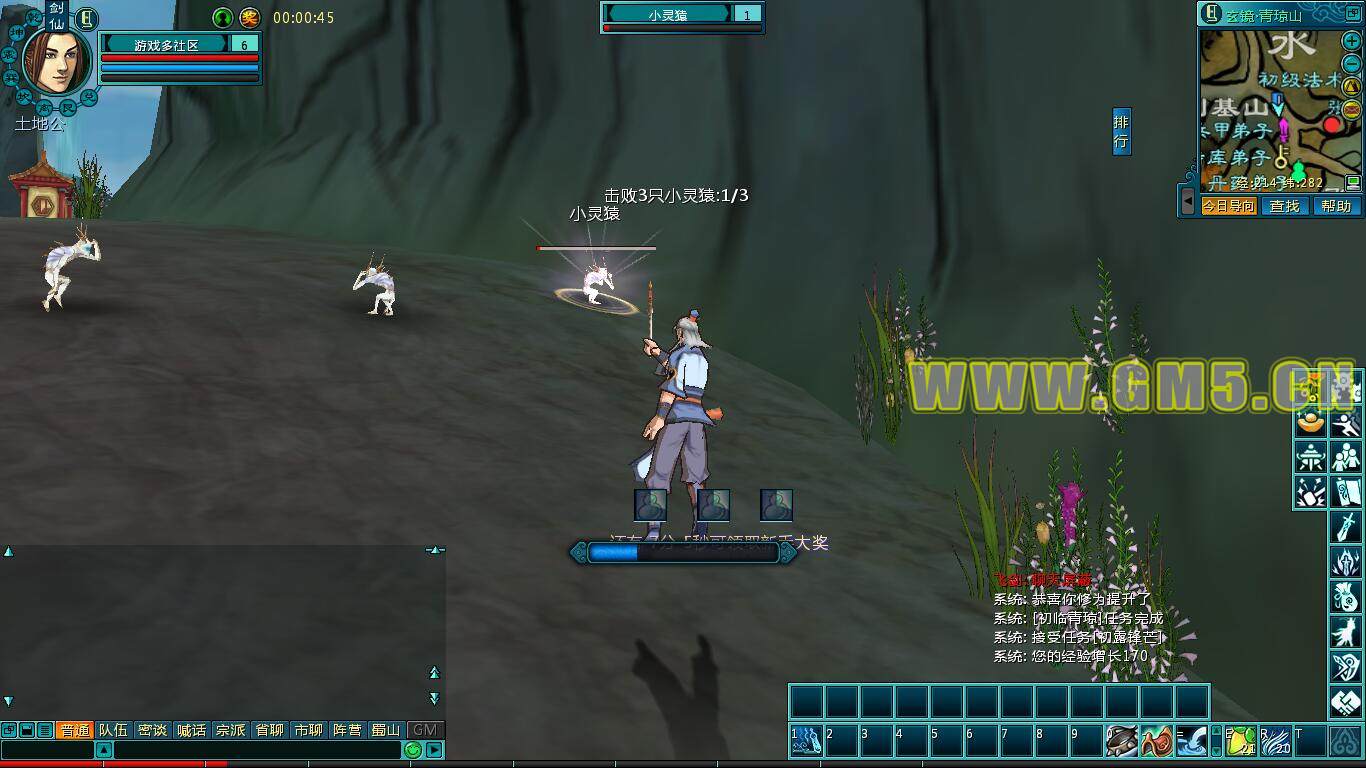Screen dimensions: 1366x768
Task: Click the 查找 search button under the minimap
Action: pyautogui.click(x=1284, y=206)
